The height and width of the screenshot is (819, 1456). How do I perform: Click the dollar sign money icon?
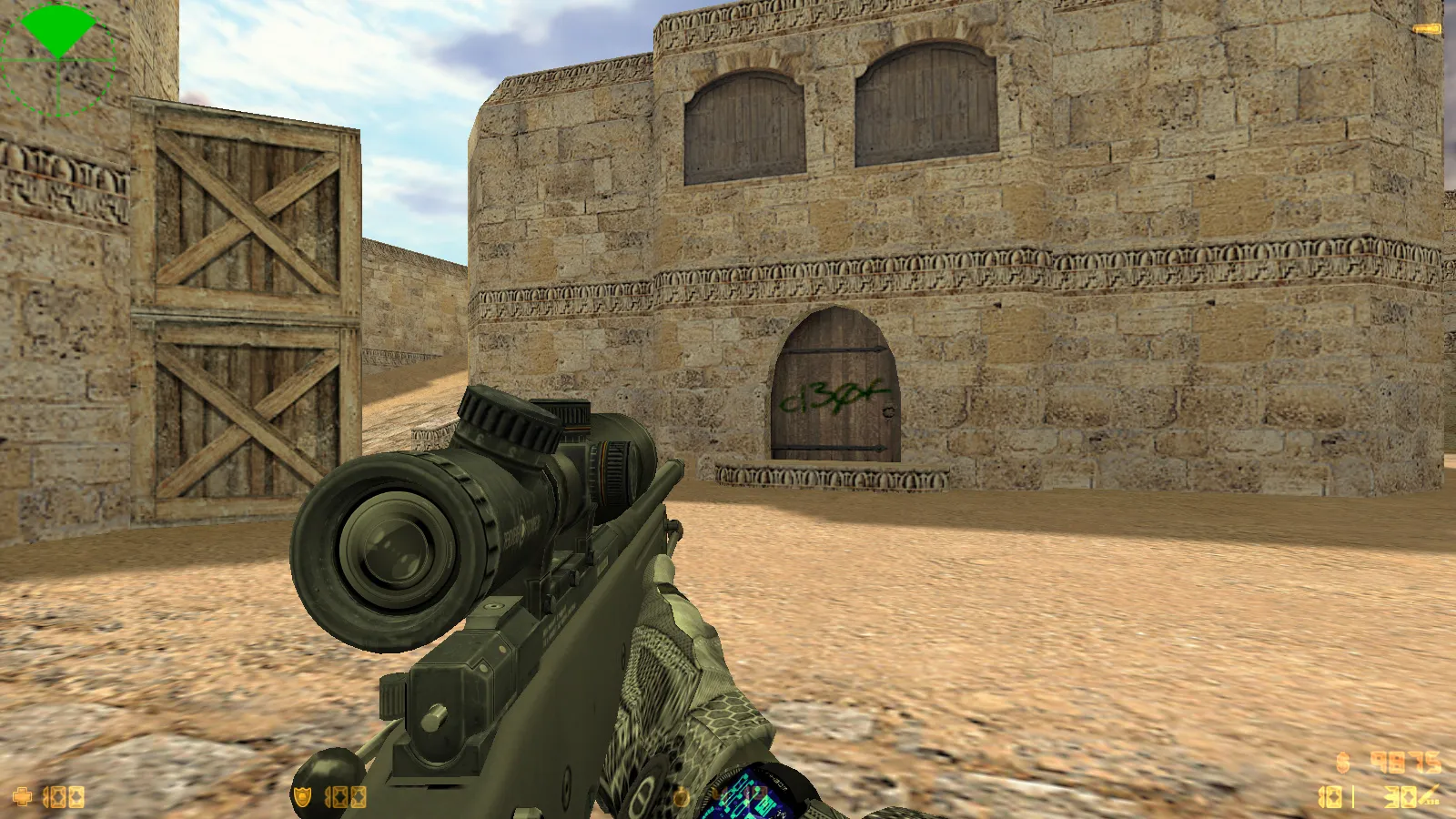pos(1342,763)
